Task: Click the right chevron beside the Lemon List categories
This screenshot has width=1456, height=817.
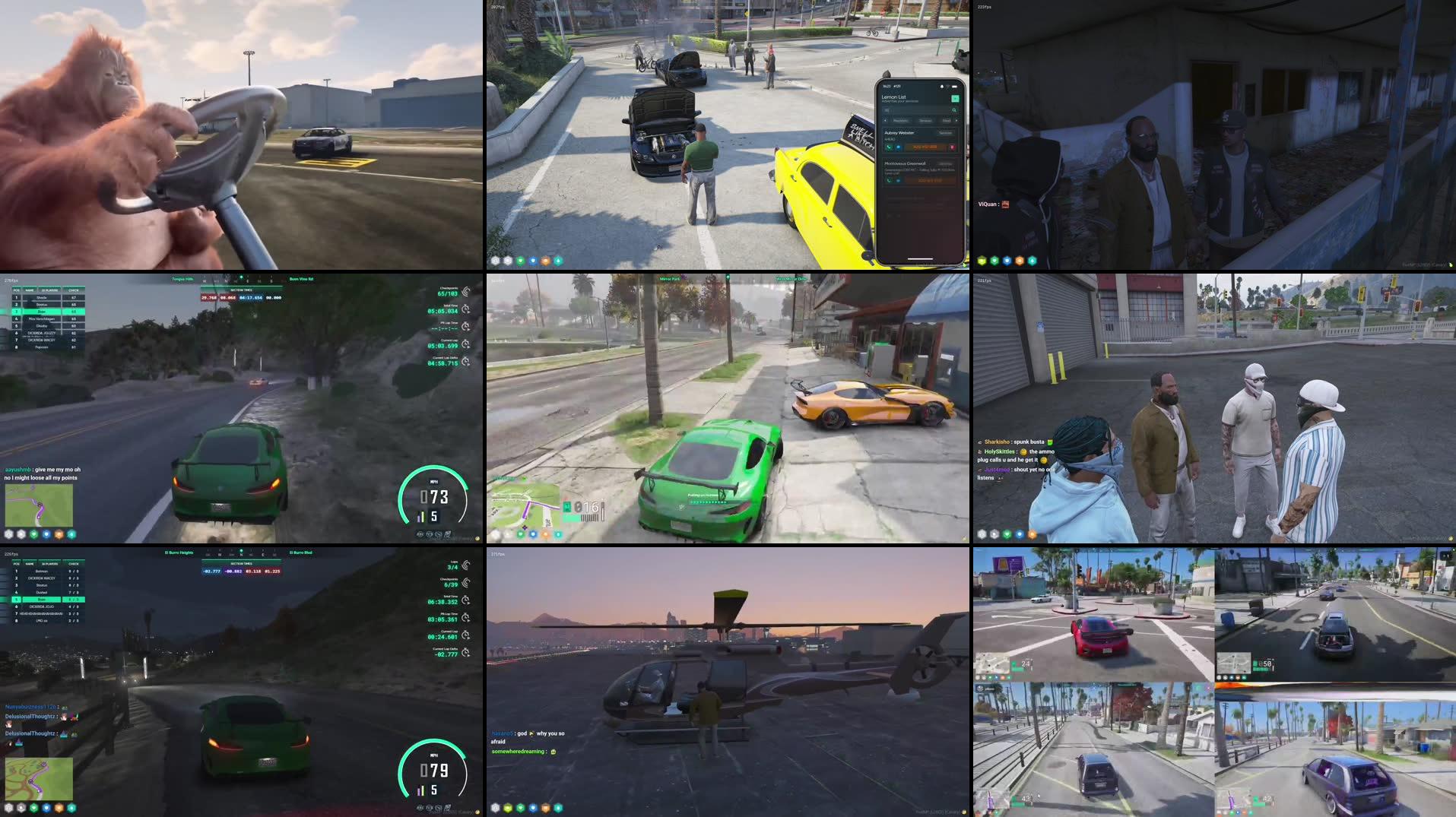Action: (x=956, y=121)
